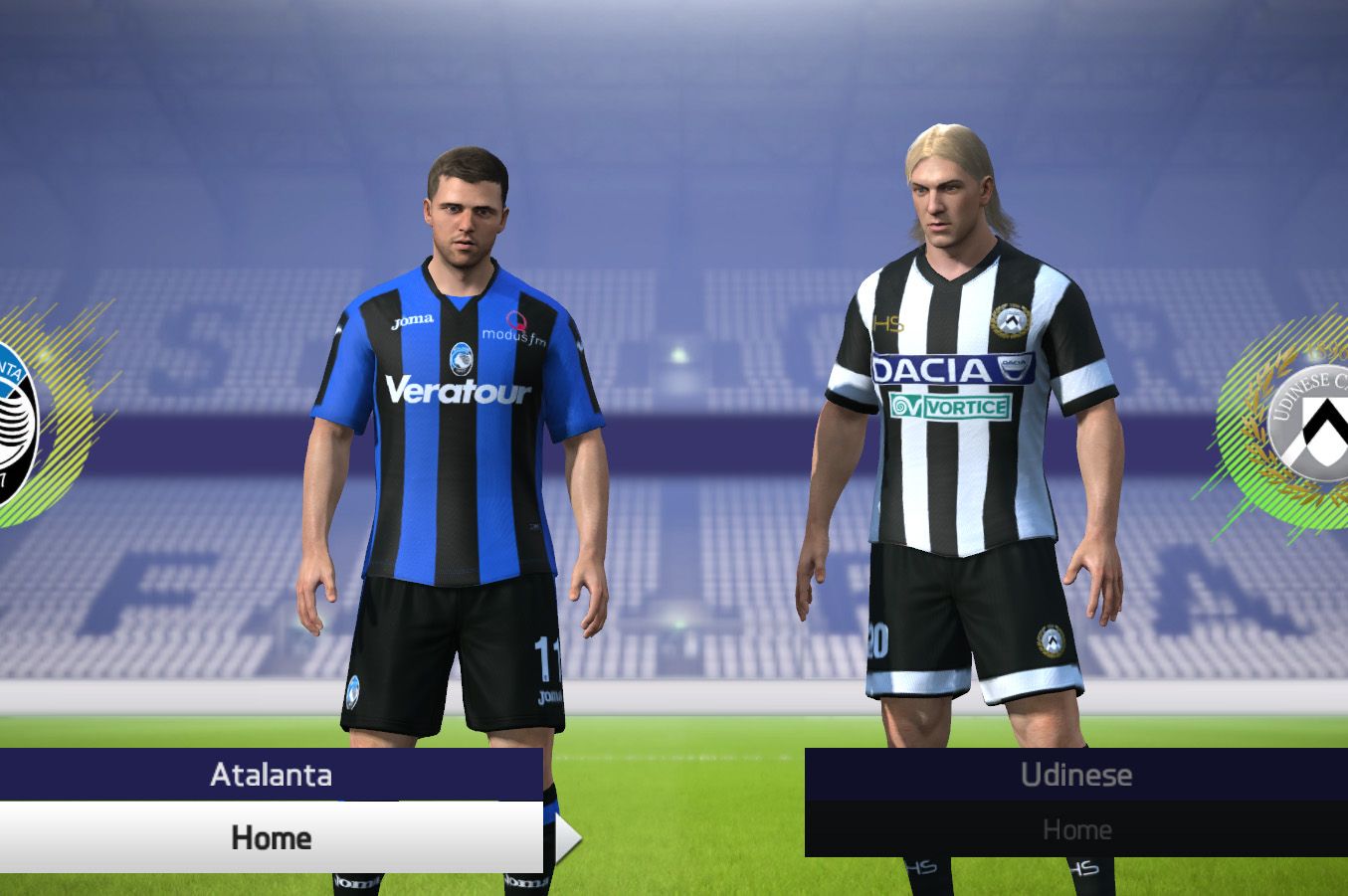
Task: Choose Udinese's Home kit option
Action: pos(1075,829)
